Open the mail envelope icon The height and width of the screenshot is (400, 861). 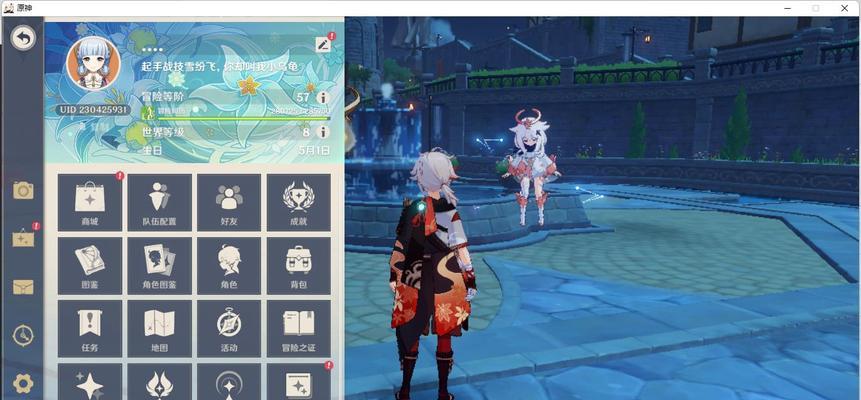23,287
